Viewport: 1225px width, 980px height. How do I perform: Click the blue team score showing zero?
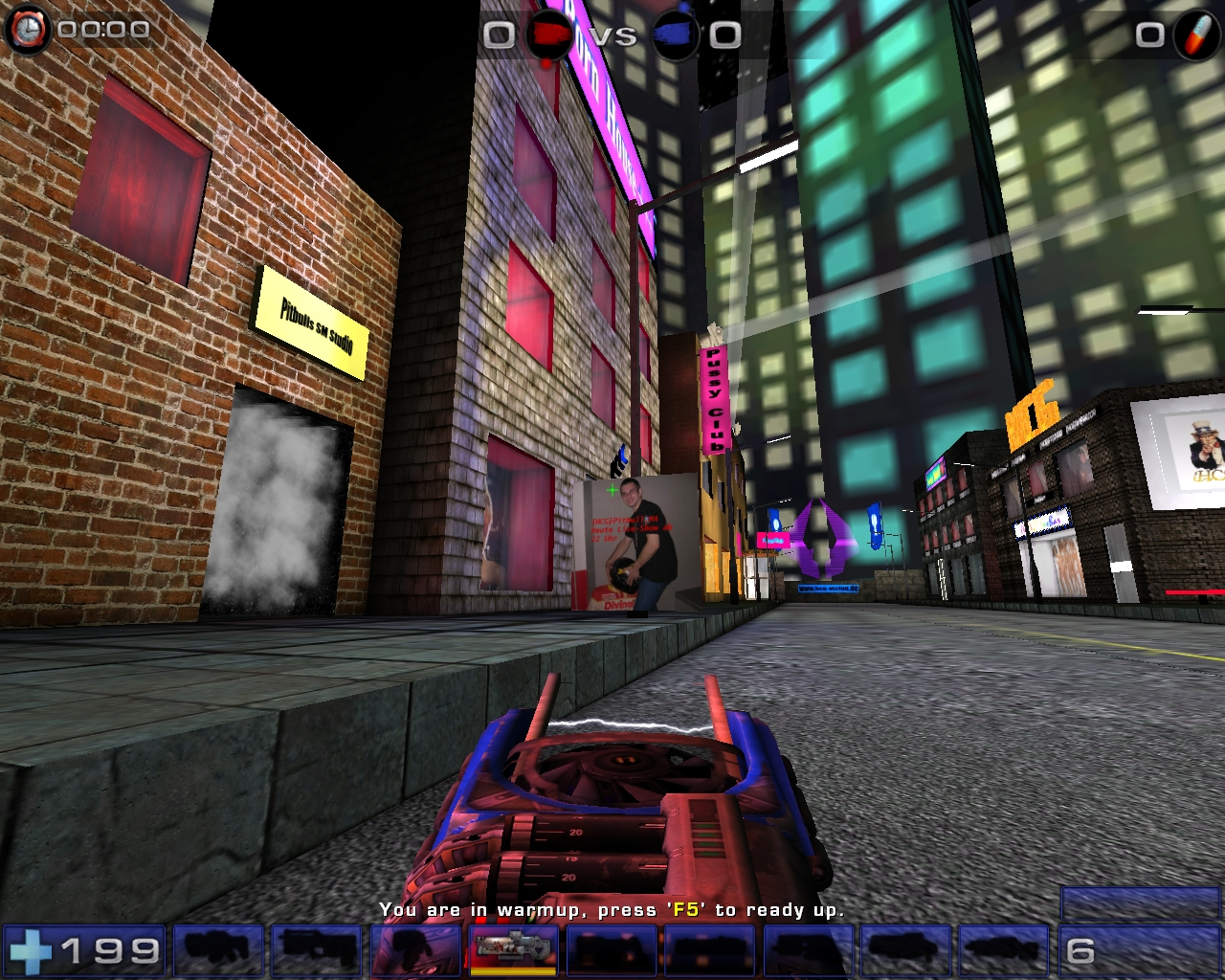coord(724,35)
